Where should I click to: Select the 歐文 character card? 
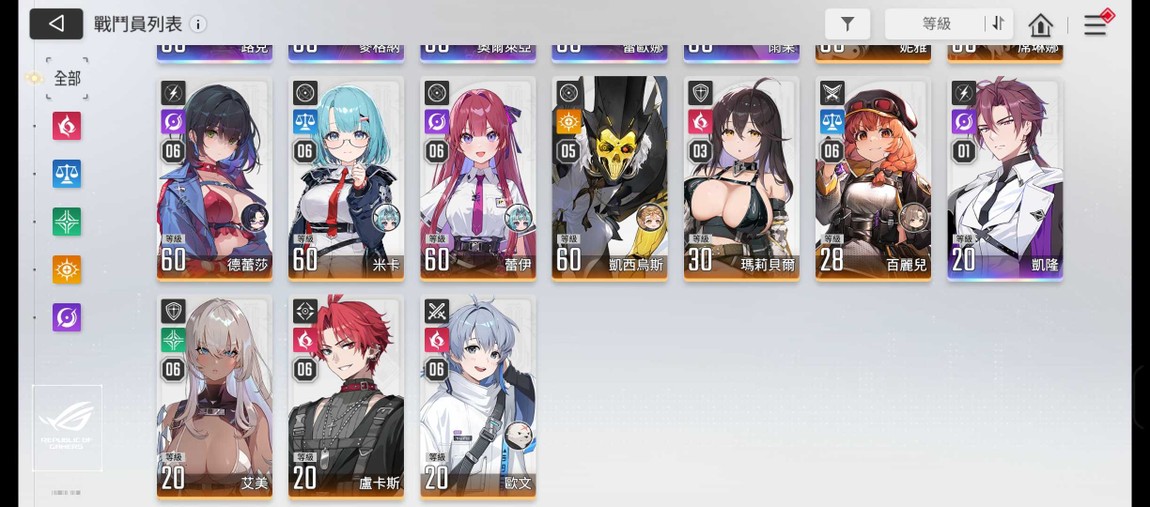point(478,396)
